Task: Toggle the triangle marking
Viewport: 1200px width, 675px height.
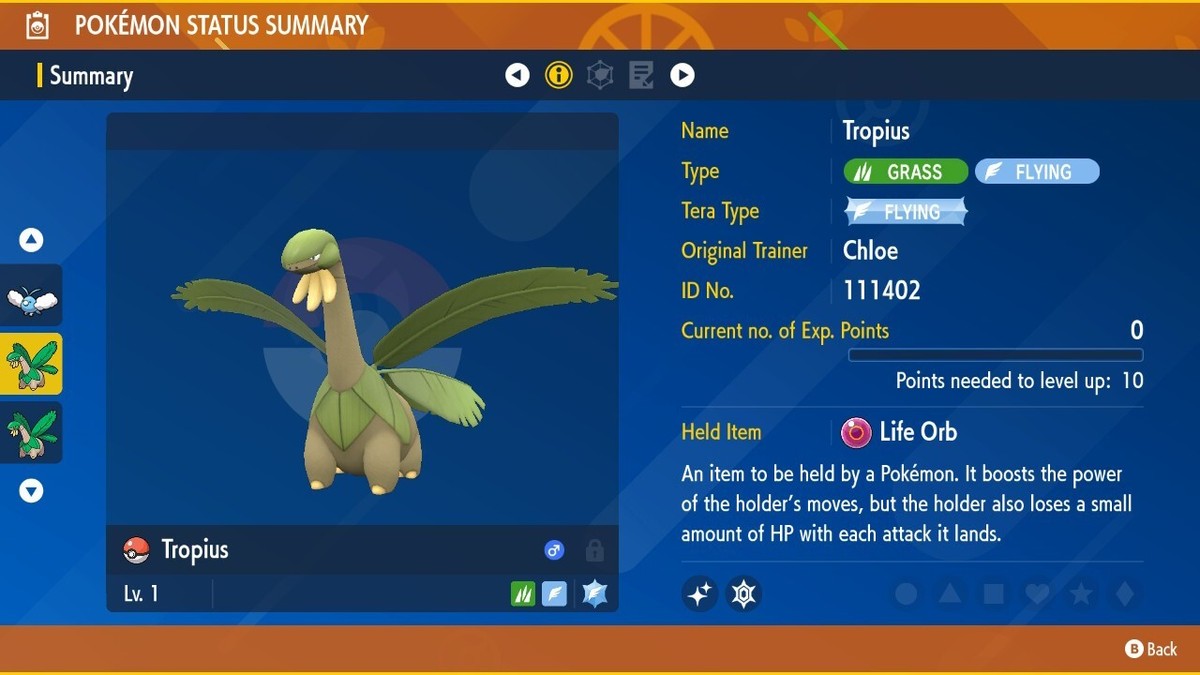Action: coord(950,595)
